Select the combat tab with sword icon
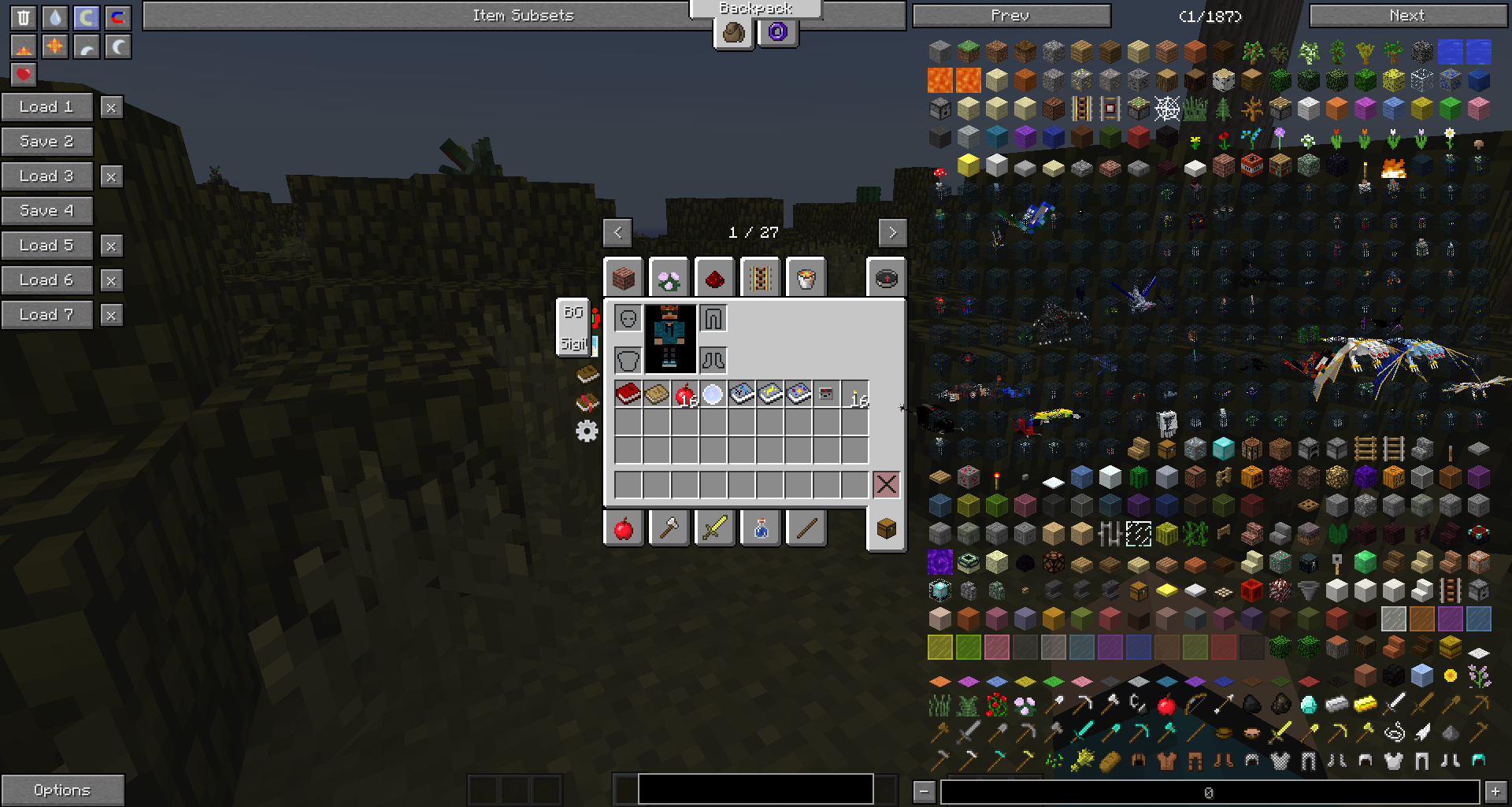 pos(713,528)
